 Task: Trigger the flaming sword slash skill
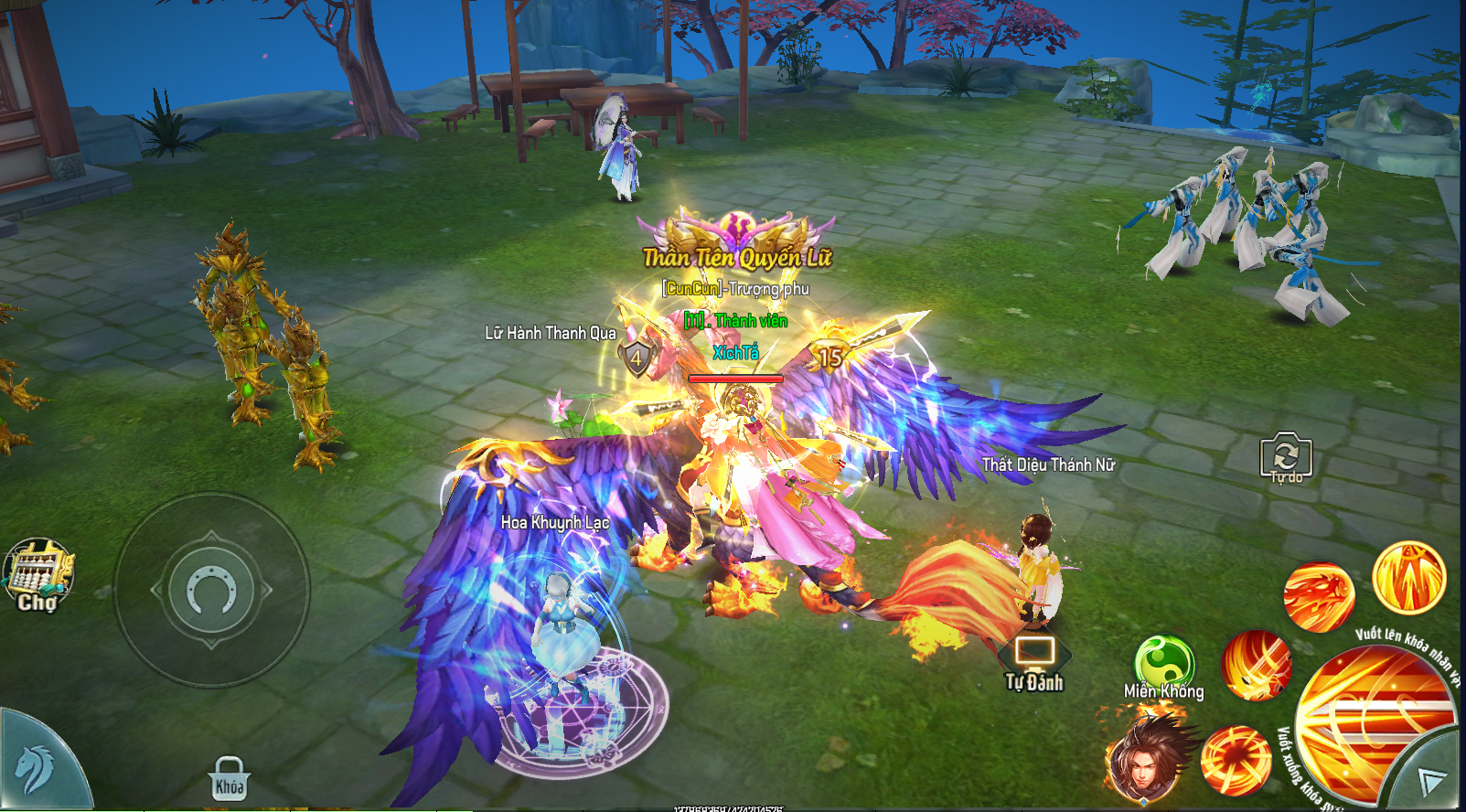(1257, 665)
